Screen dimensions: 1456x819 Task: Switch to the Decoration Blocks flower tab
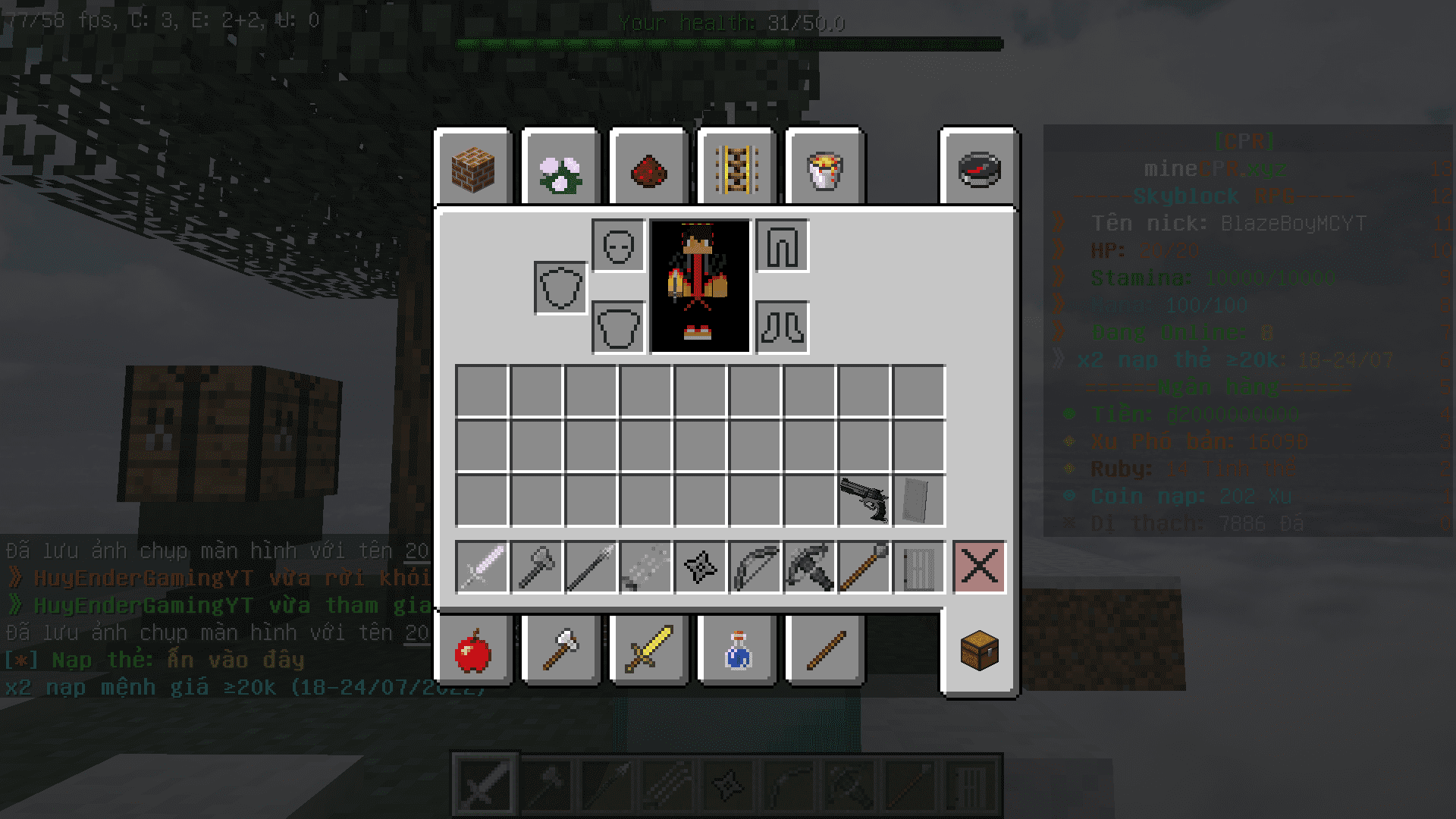(561, 168)
